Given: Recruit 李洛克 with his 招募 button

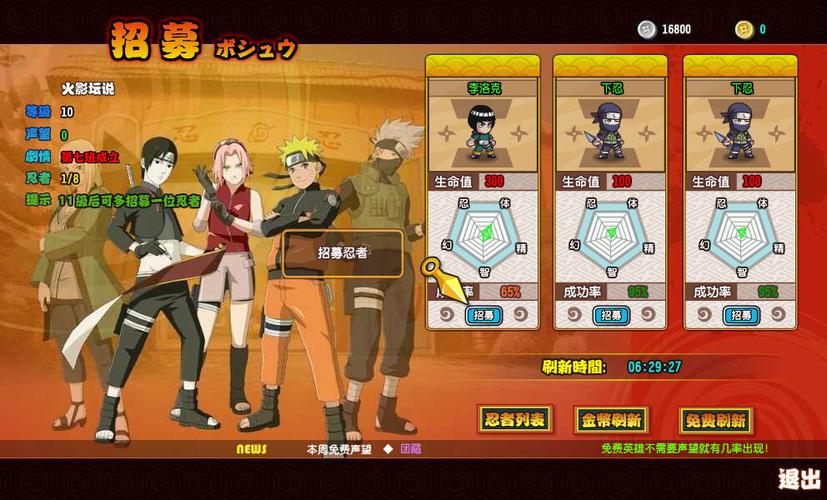Looking at the screenshot, I should coord(484,316).
